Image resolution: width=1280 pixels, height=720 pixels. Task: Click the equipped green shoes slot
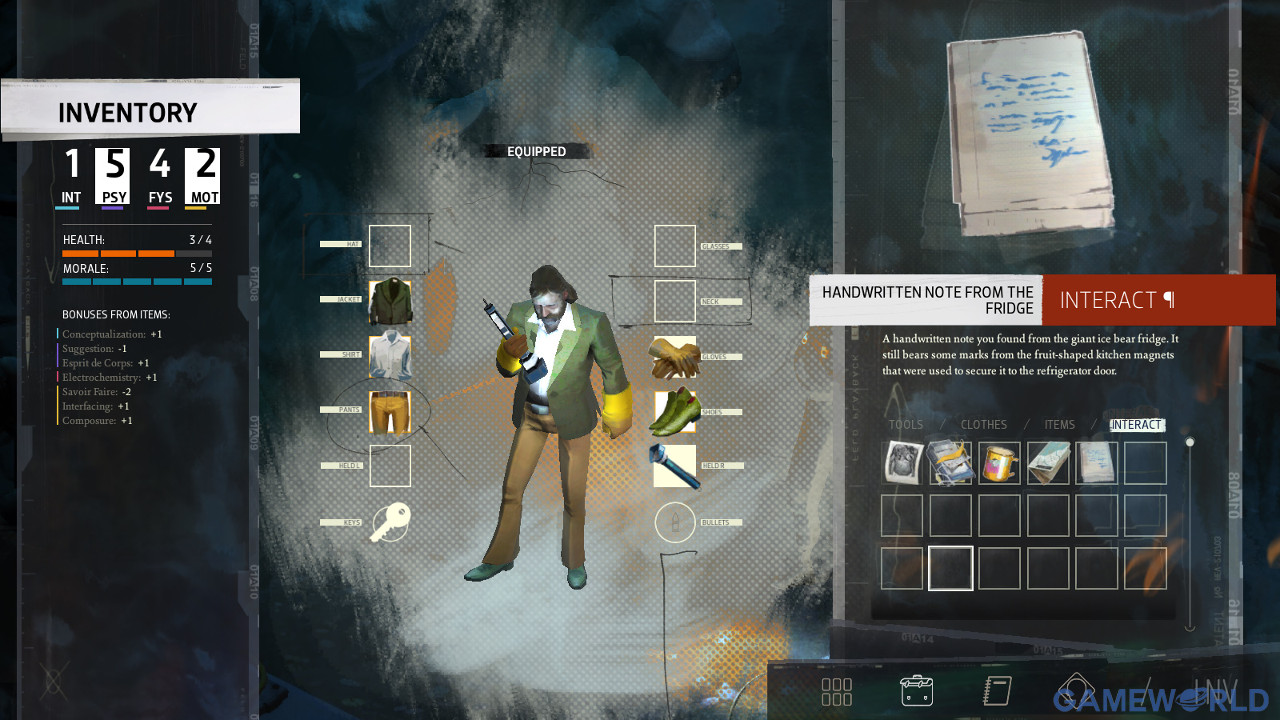[x=675, y=411]
